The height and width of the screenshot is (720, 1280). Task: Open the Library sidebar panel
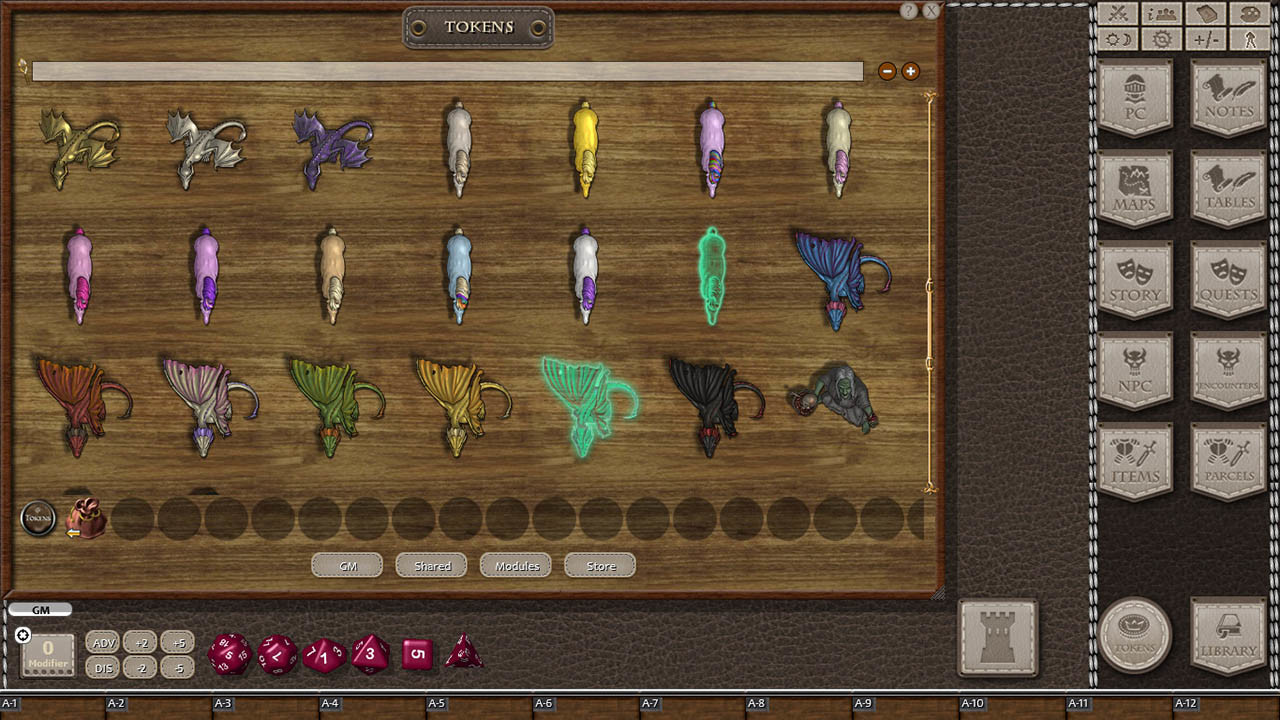[x=1227, y=637]
